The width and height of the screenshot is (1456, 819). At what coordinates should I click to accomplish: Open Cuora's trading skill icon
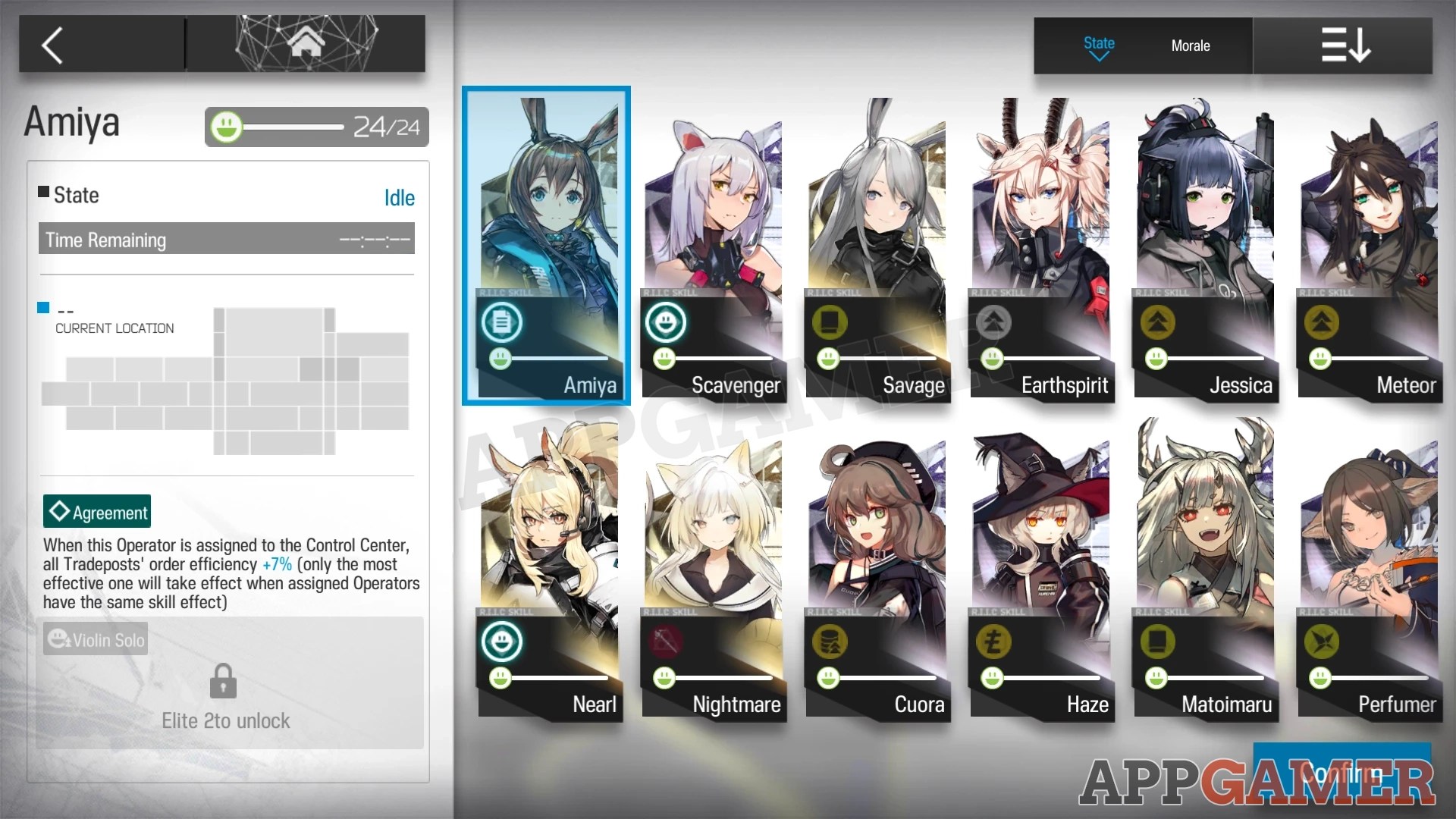(830, 641)
